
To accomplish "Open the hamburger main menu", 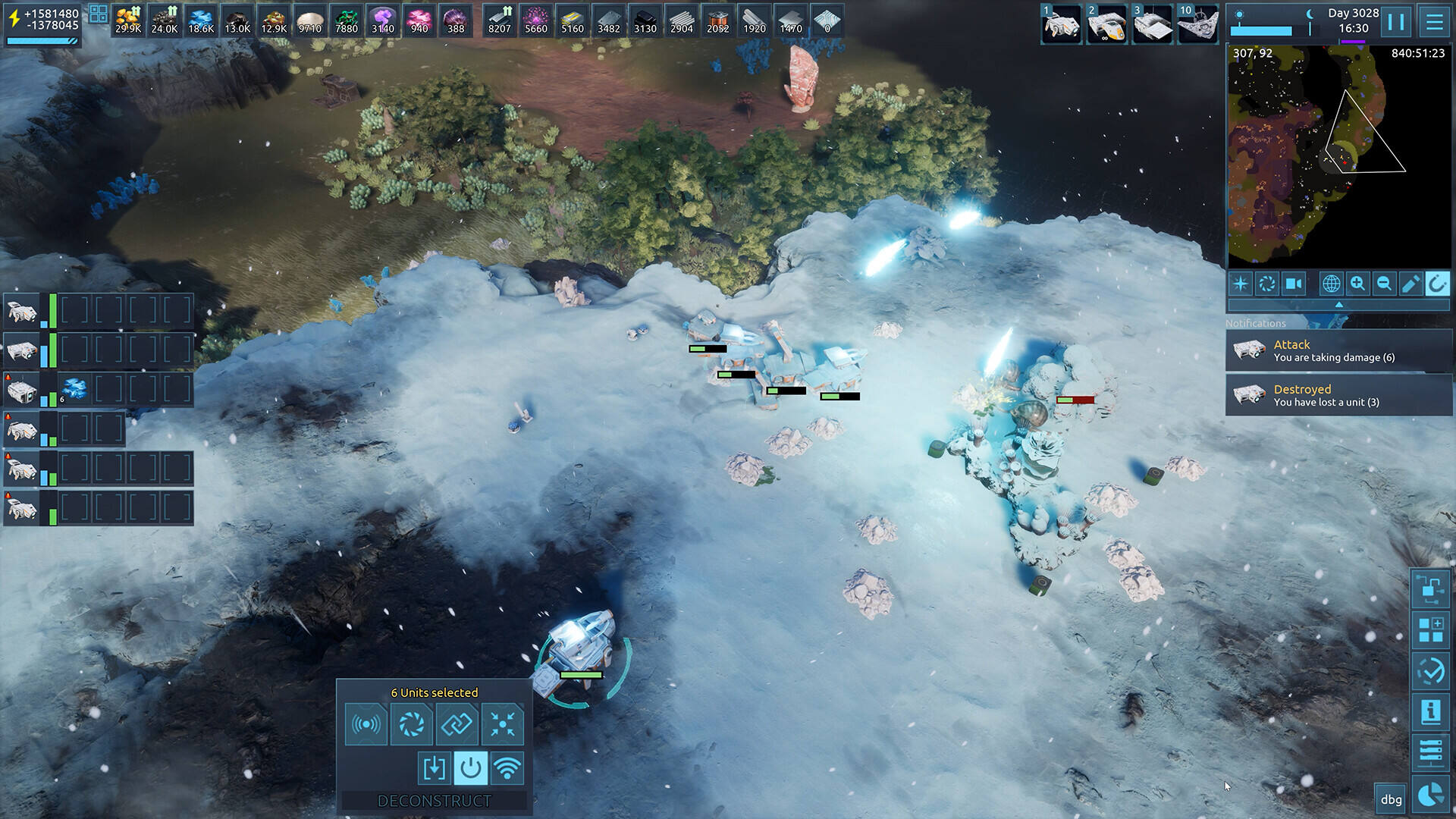I will point(1434,21).
